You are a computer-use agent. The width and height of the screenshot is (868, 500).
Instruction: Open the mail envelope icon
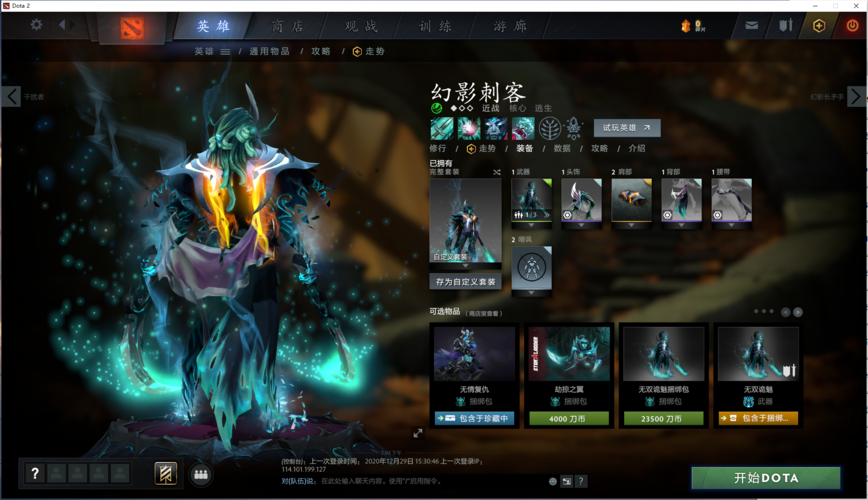coord(751,26)
